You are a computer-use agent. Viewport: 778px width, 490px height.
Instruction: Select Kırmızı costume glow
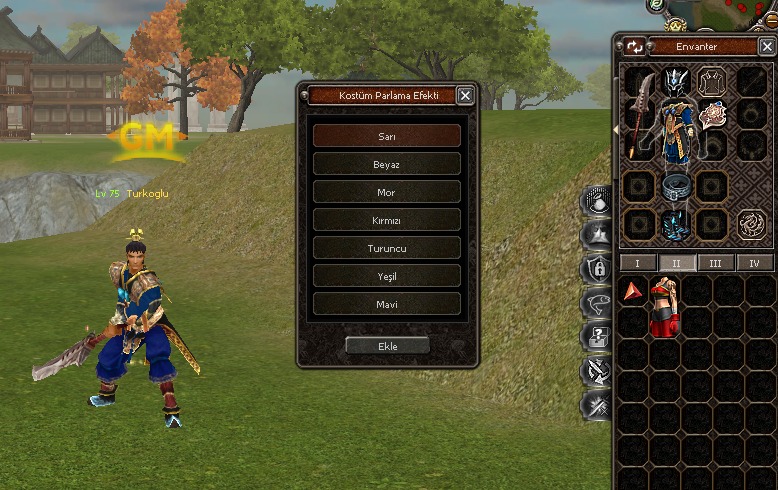tap(386, 219)
